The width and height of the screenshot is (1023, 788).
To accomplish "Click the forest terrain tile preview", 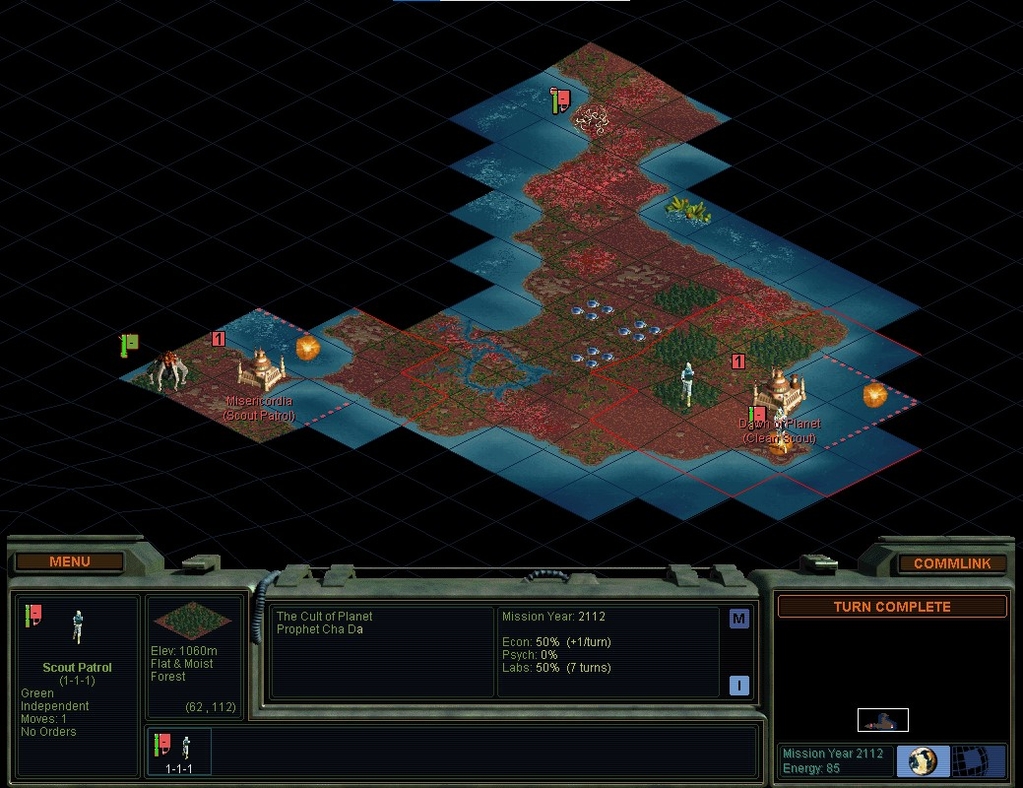I will coord(193,620).
